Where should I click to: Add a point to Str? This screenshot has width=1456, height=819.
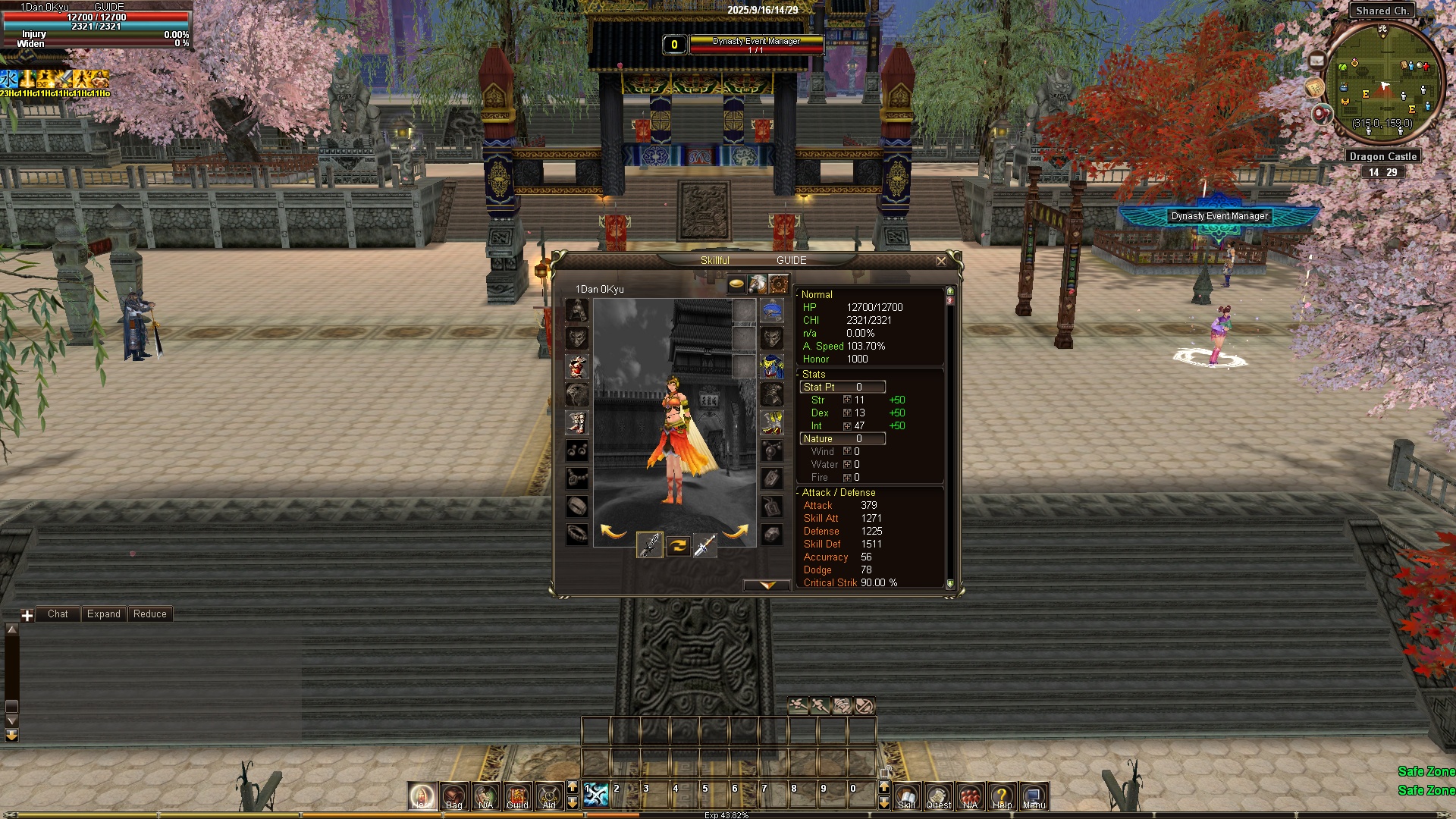click(x=847, y=400)
